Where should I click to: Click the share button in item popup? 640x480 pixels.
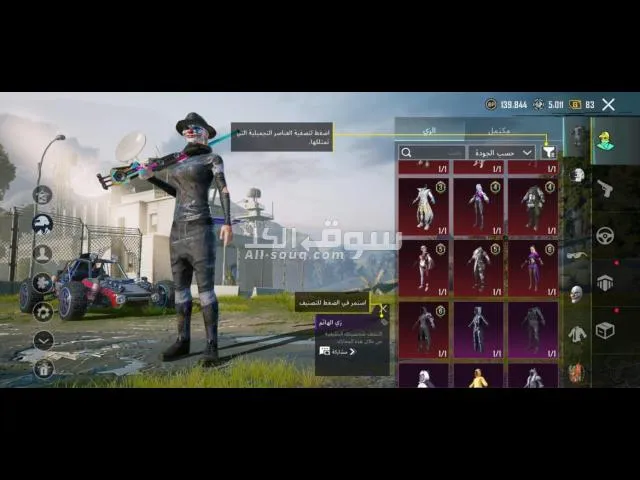pyautogui.click(x=338, y=352)
